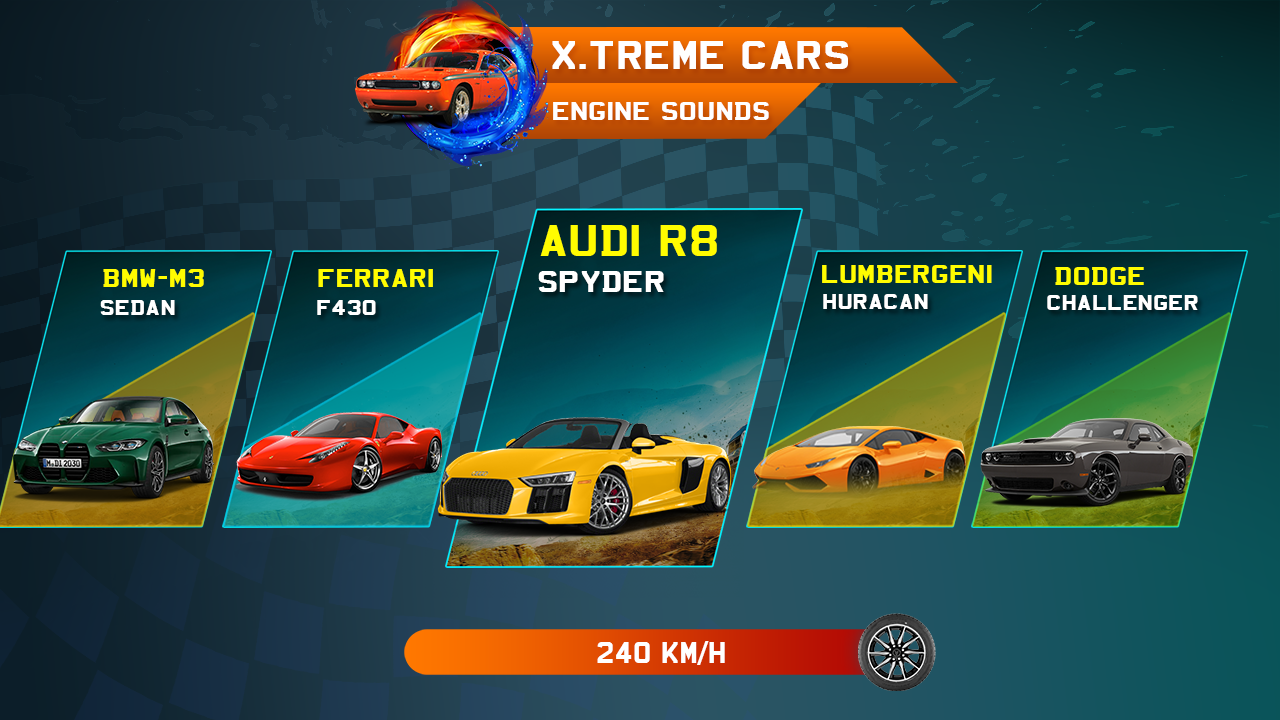Select the BMW-M3 Sedan card

pos(135,390)
